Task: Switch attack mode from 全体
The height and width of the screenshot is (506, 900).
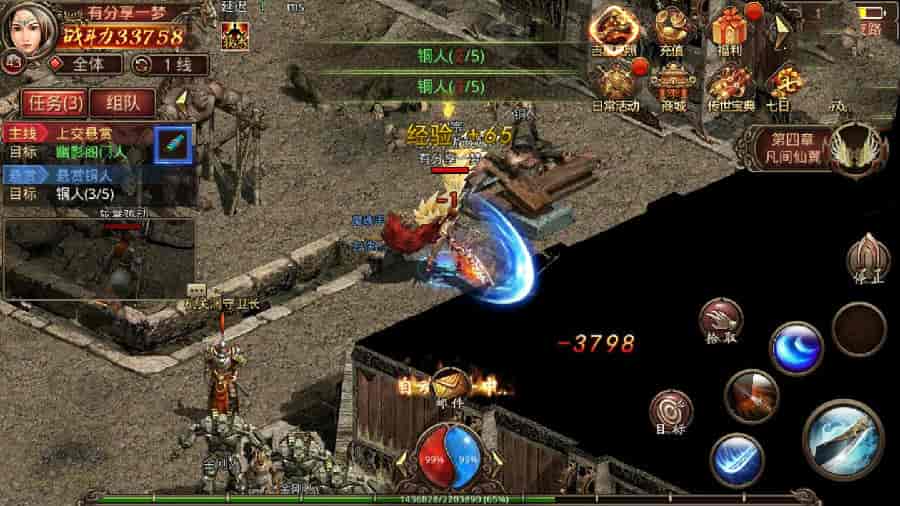Action: point(78,65)
